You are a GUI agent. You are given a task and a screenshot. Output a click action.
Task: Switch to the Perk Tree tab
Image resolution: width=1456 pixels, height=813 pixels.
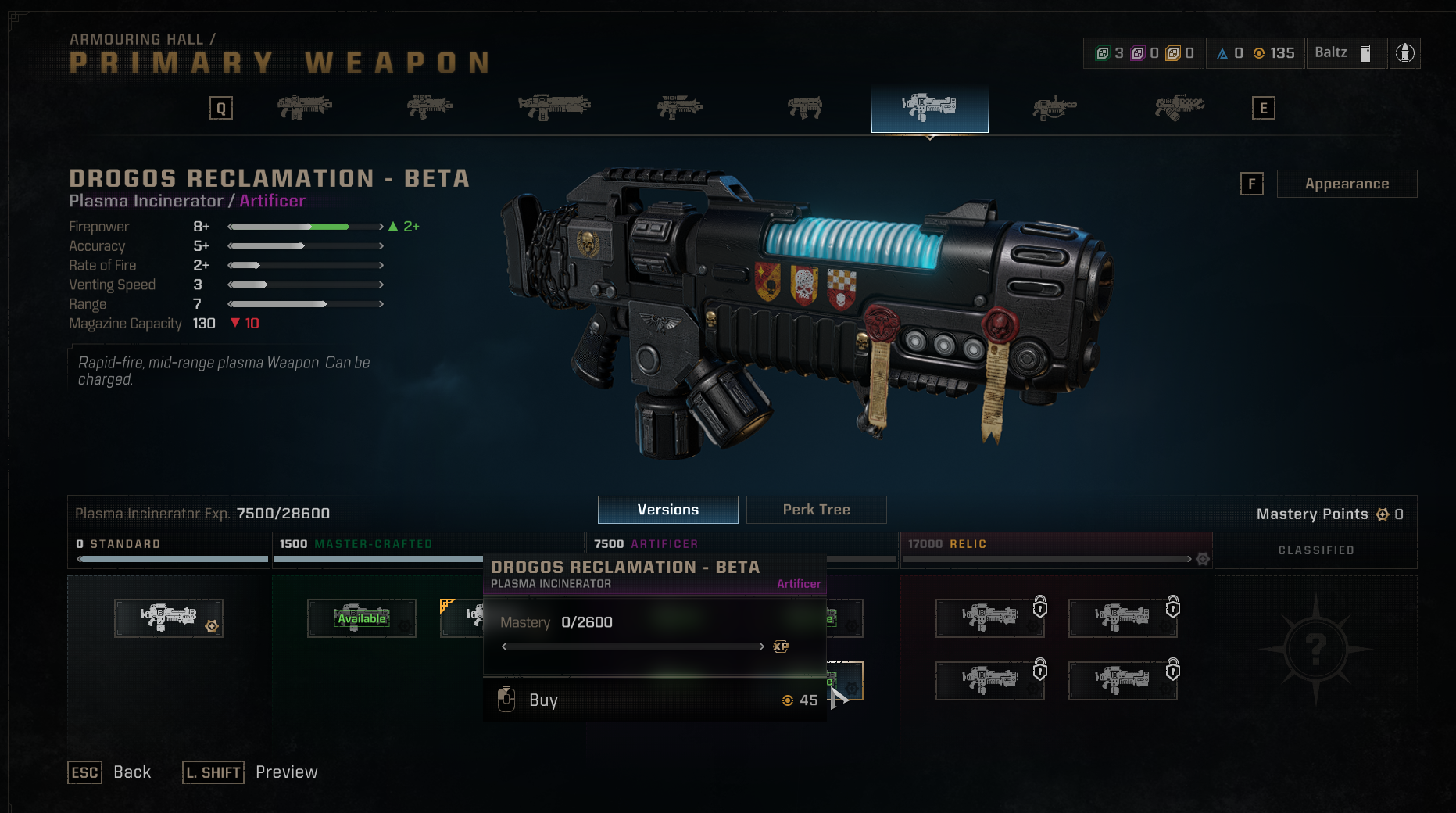[816, 510]
